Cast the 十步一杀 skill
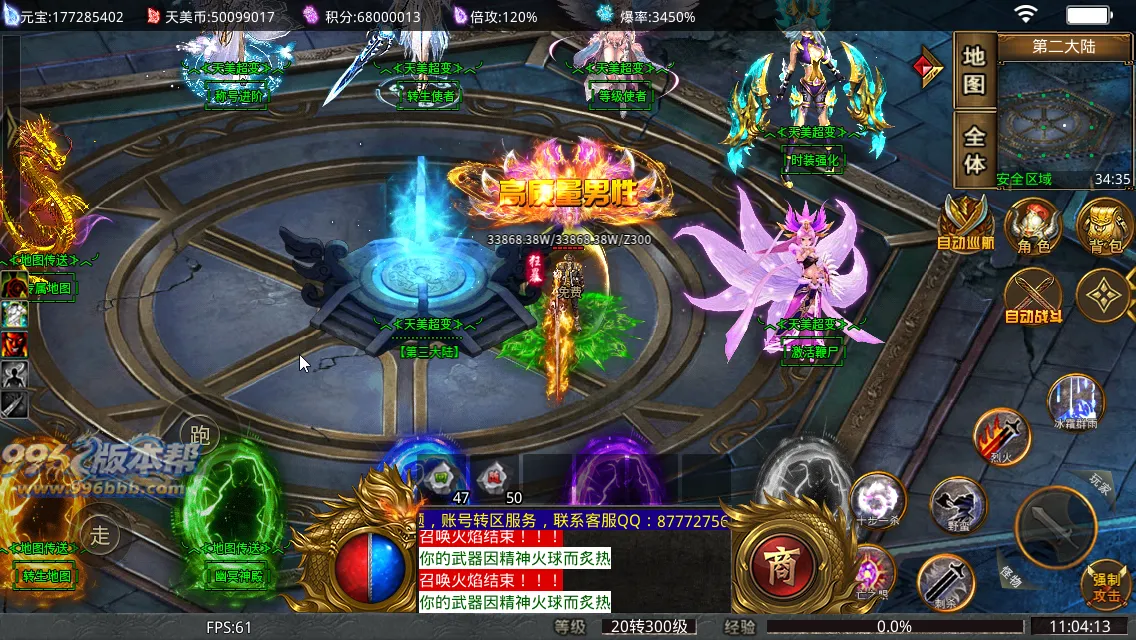 pos(879,500)
